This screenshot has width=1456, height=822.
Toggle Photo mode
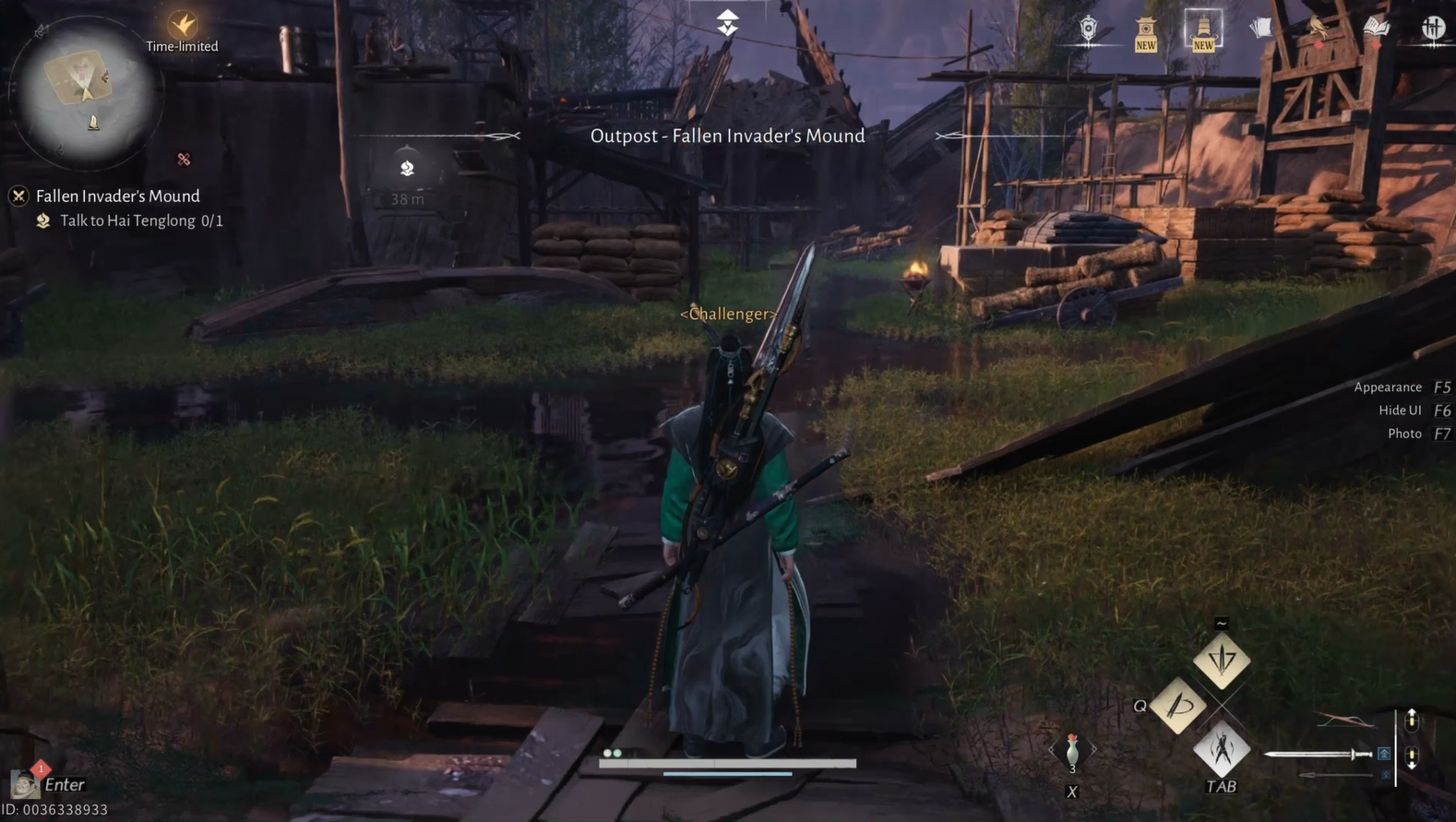(1404, 433)
